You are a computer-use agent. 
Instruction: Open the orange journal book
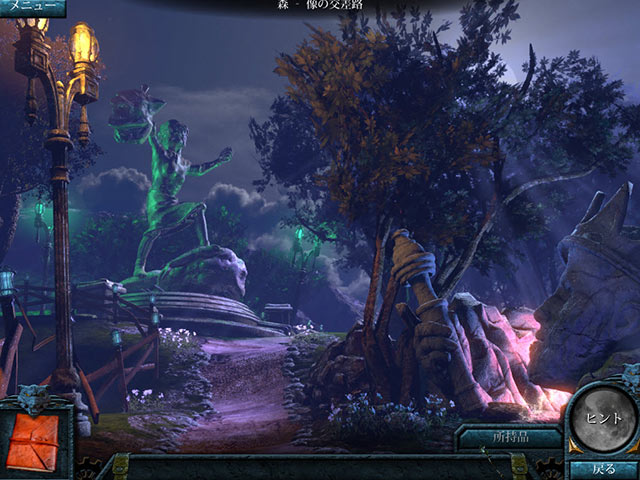coord(34,436)
